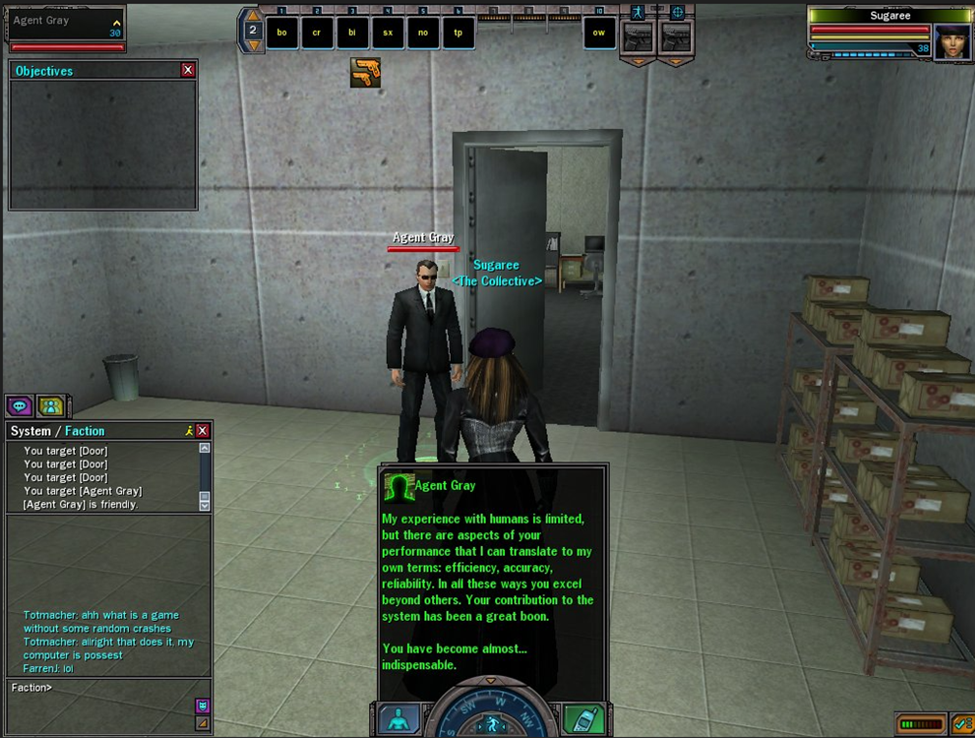Image resolution: width=975 pixels, height=738 pixels.
Task: Activate the 'sx' hotbar slot
Action: (x=388, y=32)
